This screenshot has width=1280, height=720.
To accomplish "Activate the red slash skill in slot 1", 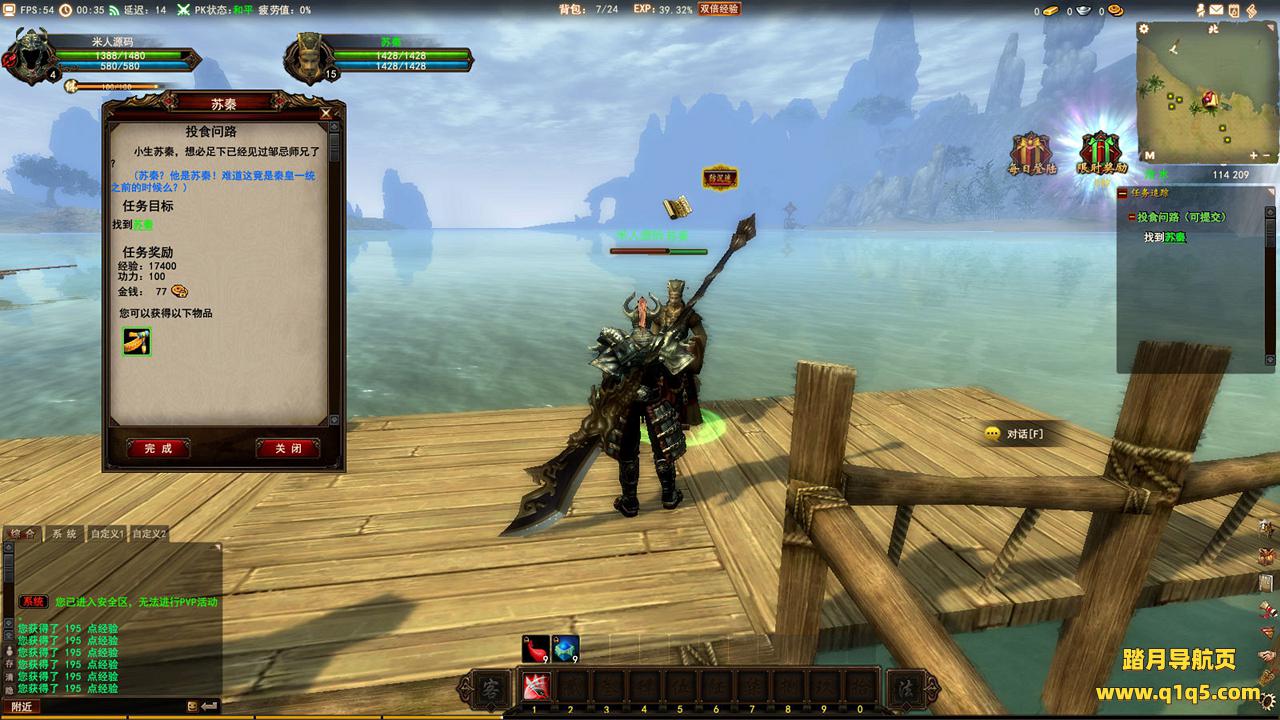I will click(535, 688).
